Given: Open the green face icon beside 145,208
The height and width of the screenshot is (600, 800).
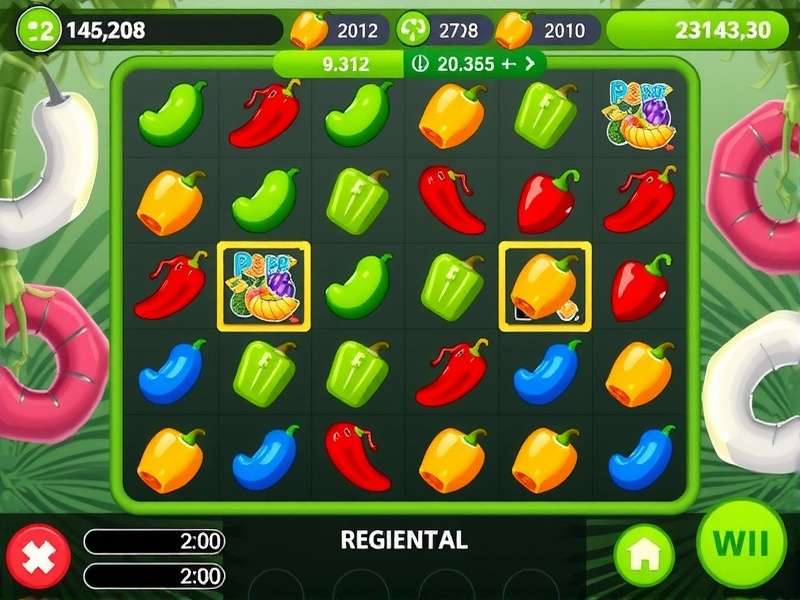Looking at the screenshot, I should [x=40, y=29].
